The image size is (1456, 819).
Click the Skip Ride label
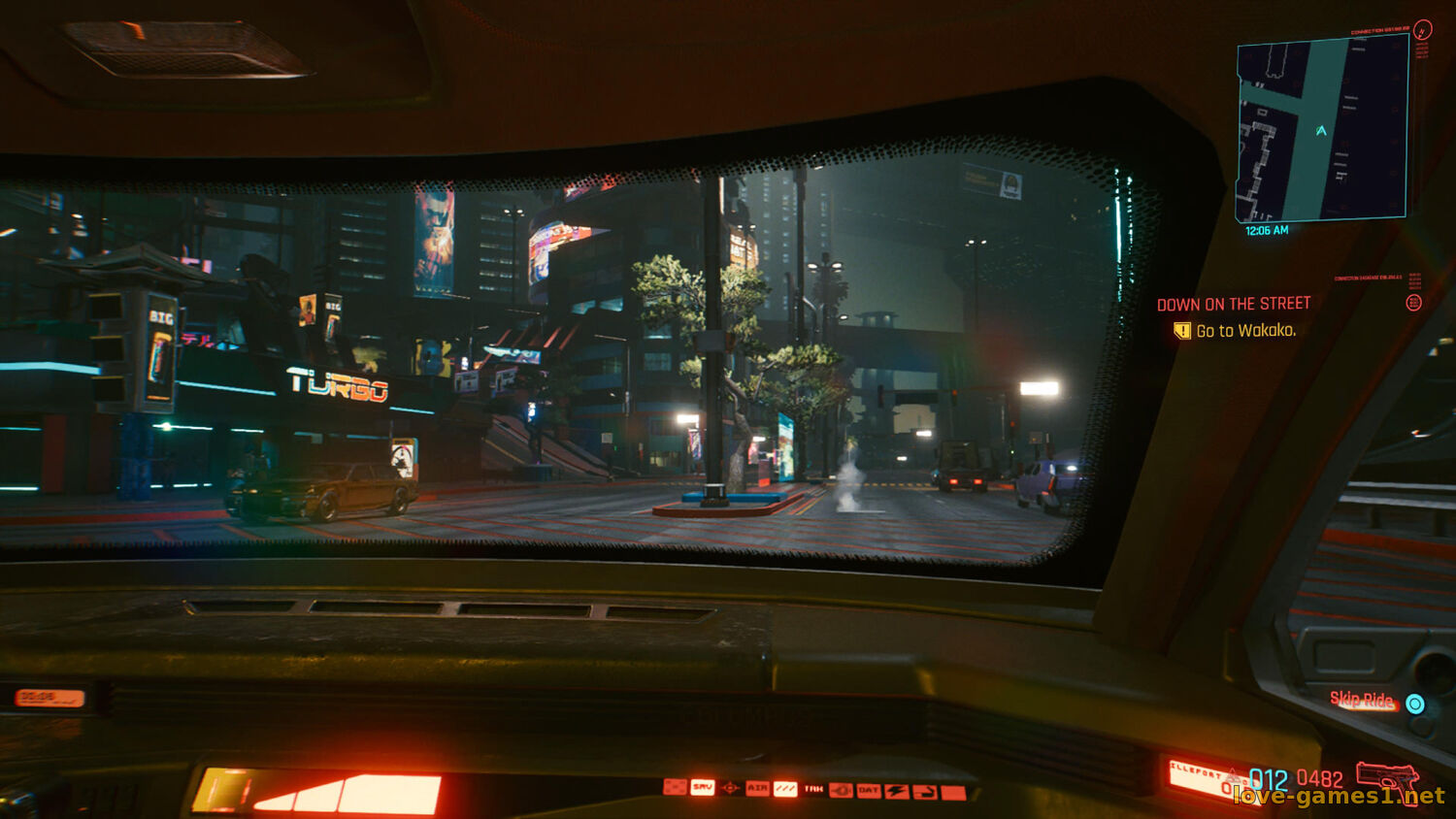click(1361, 700)
